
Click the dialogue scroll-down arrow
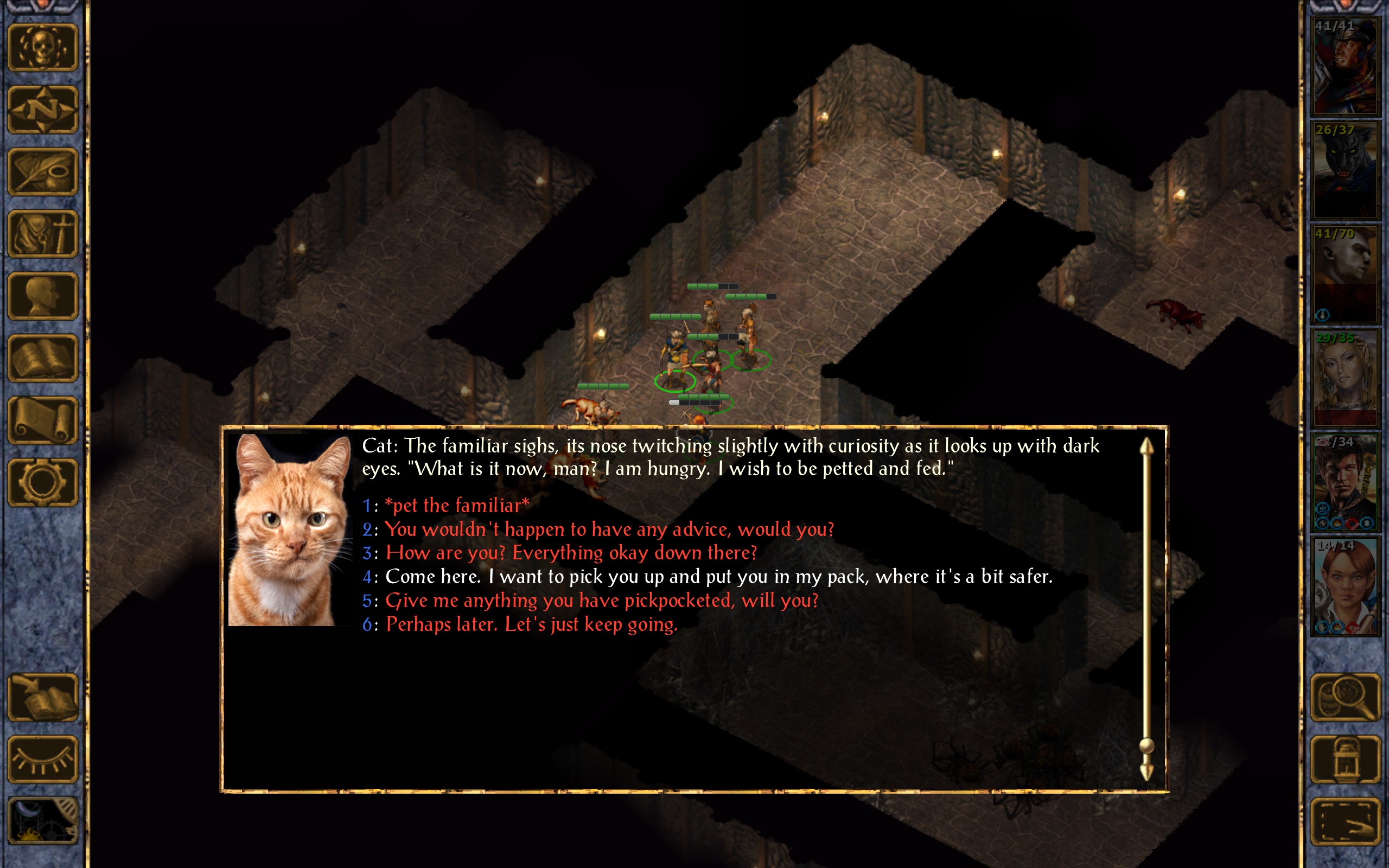point(1146,772)
